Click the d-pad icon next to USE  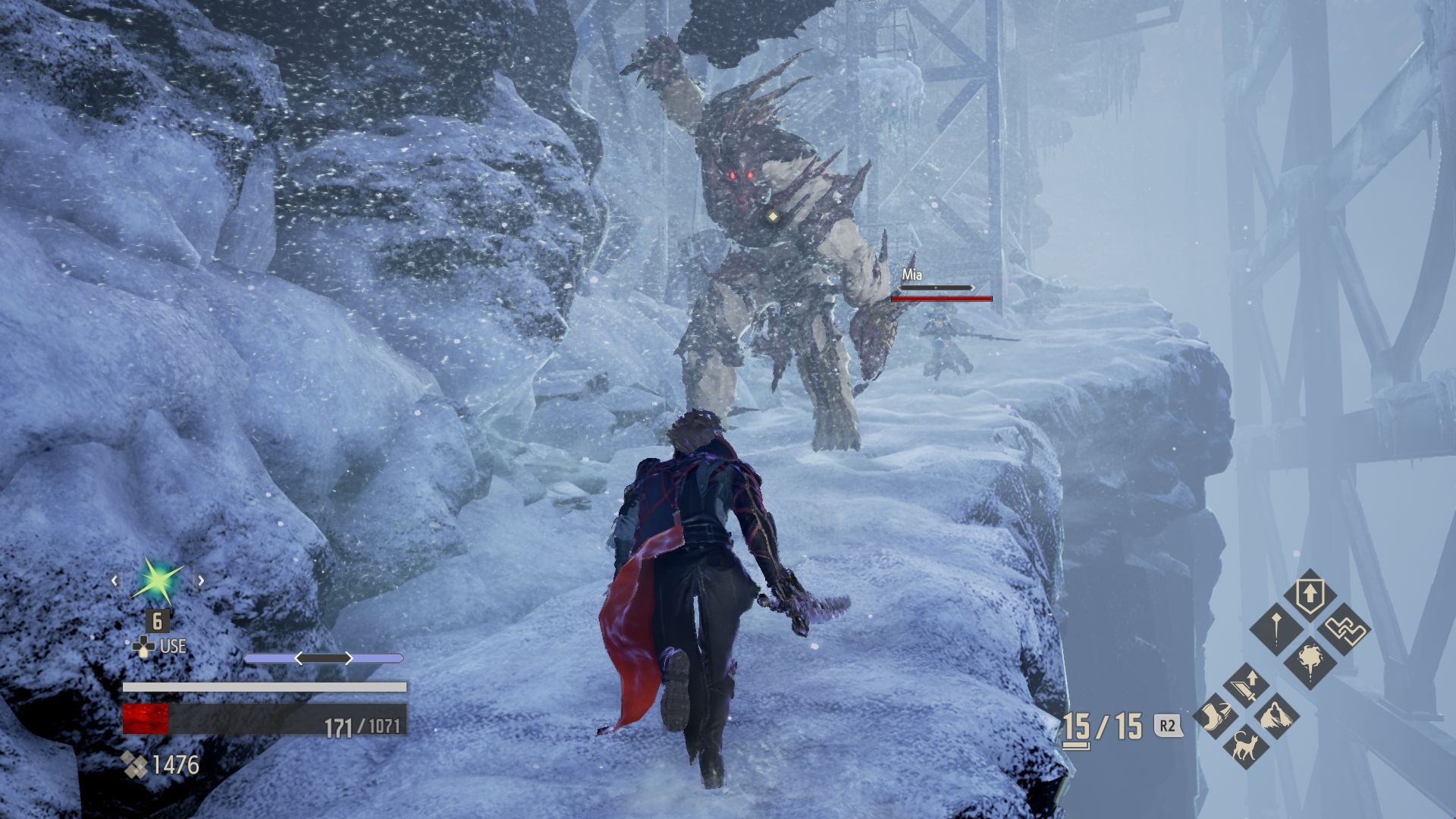coord(144,645)
